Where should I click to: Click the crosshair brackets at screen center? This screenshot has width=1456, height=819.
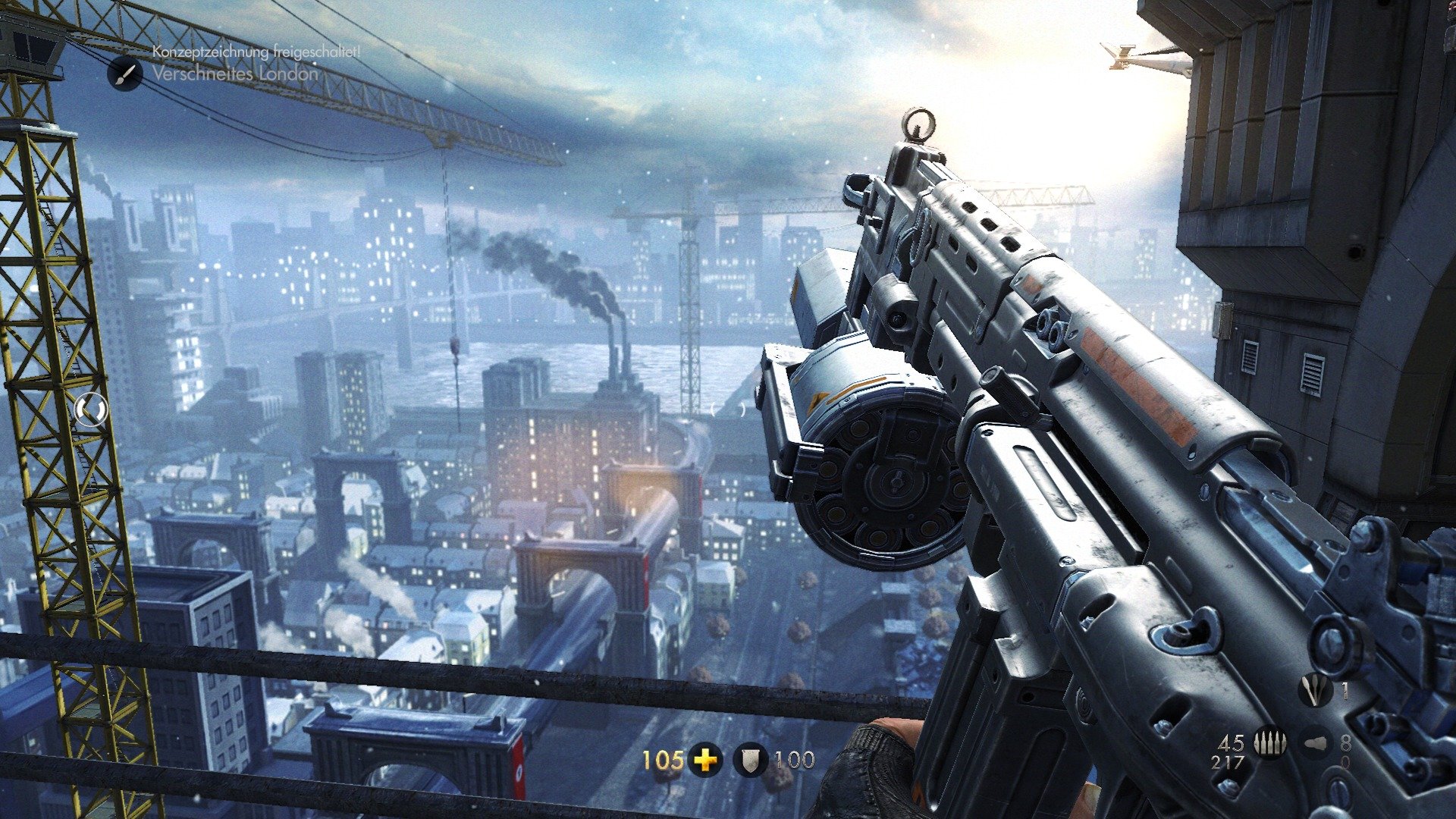tap(726, 409)
